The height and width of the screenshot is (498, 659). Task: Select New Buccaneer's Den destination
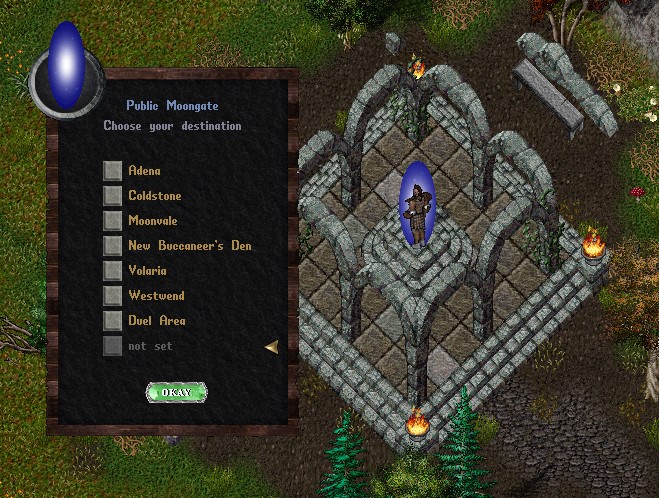tap(113, 246)
